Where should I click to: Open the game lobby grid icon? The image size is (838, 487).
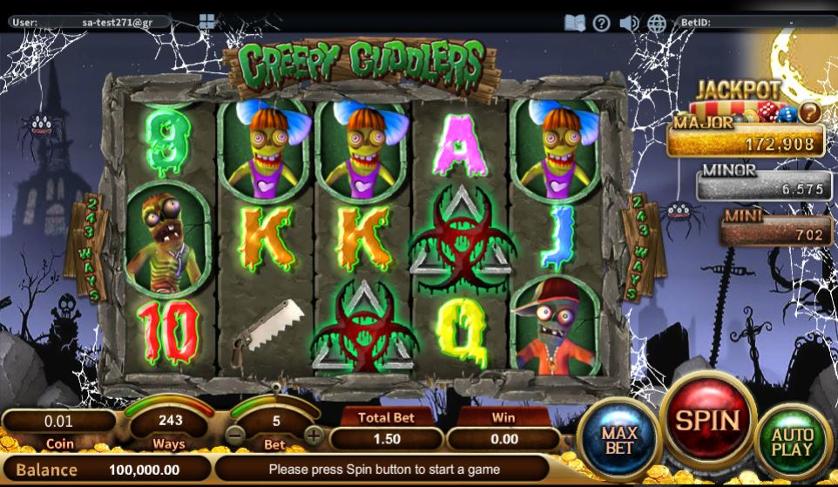(207, 21)
